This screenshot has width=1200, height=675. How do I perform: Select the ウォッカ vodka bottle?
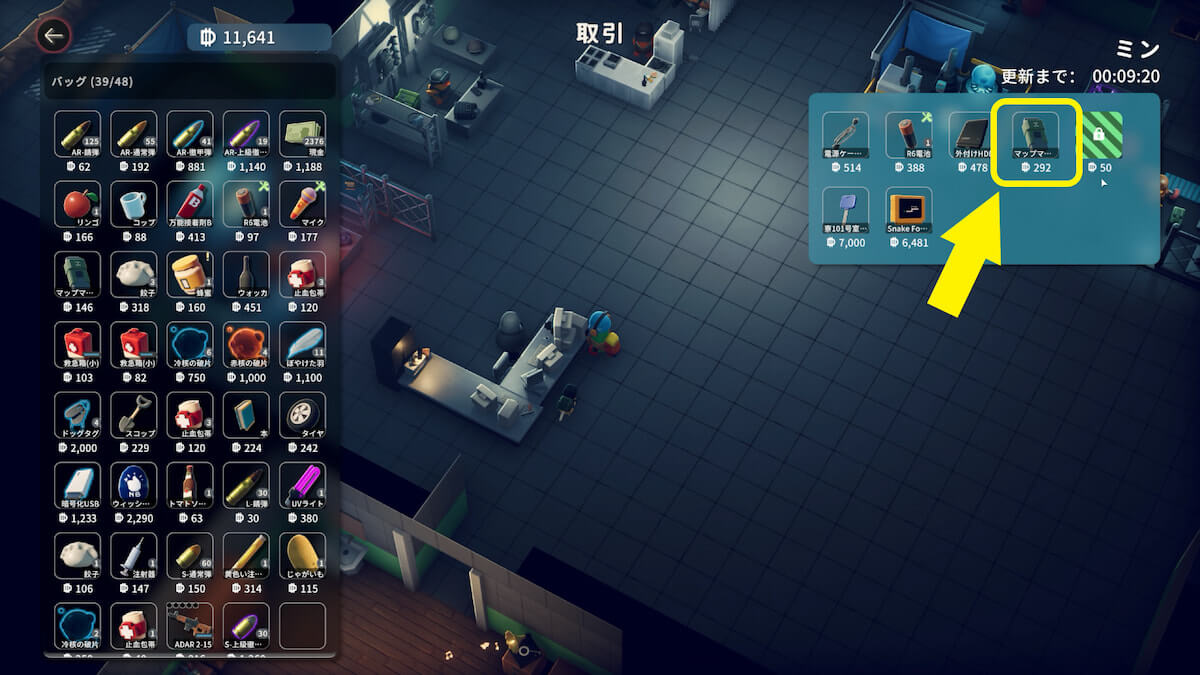[246, 275]
